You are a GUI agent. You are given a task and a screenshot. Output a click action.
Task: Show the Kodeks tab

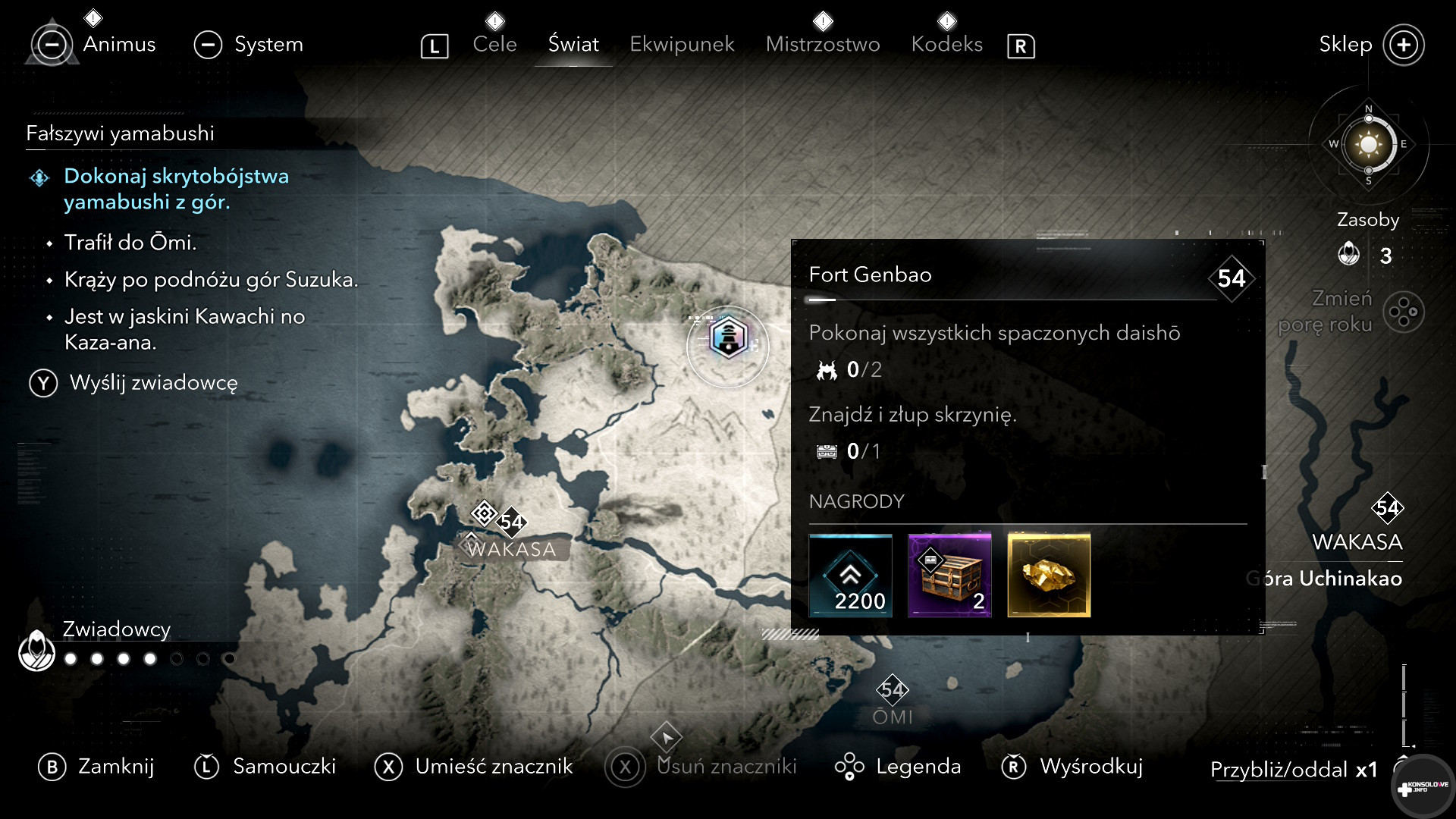click(x=946, y=44)
